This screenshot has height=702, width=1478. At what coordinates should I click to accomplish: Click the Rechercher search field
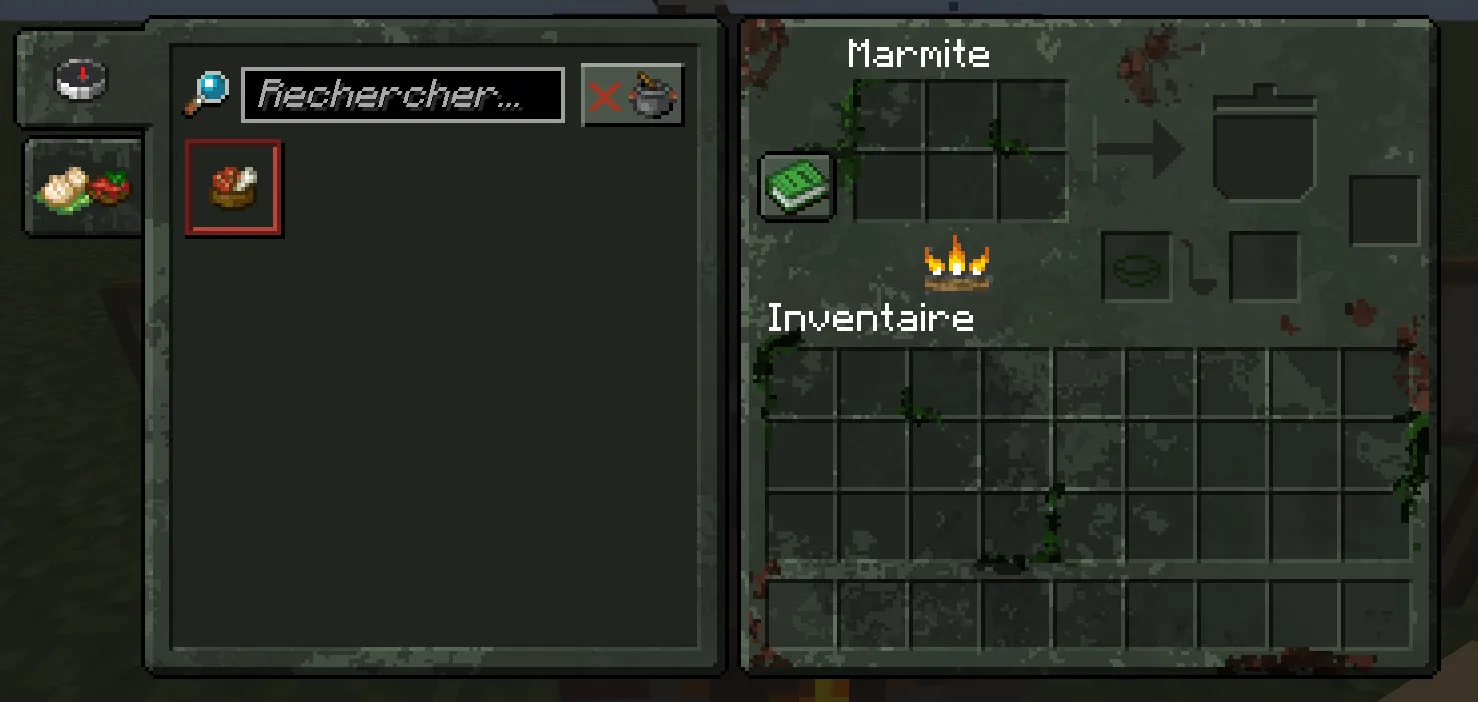402,96
